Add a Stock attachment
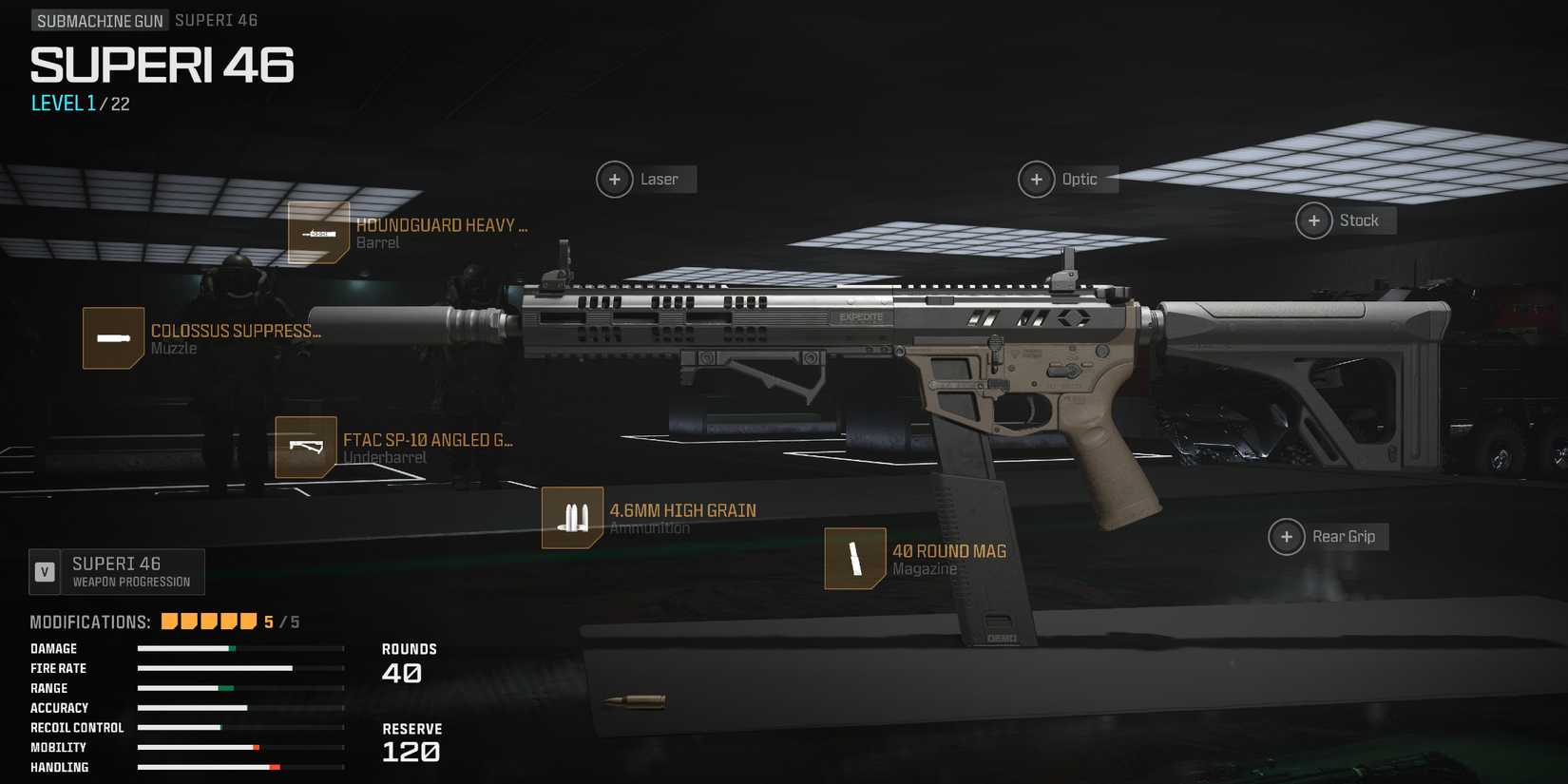1568x784 pixels. [x=1313, y=220]
